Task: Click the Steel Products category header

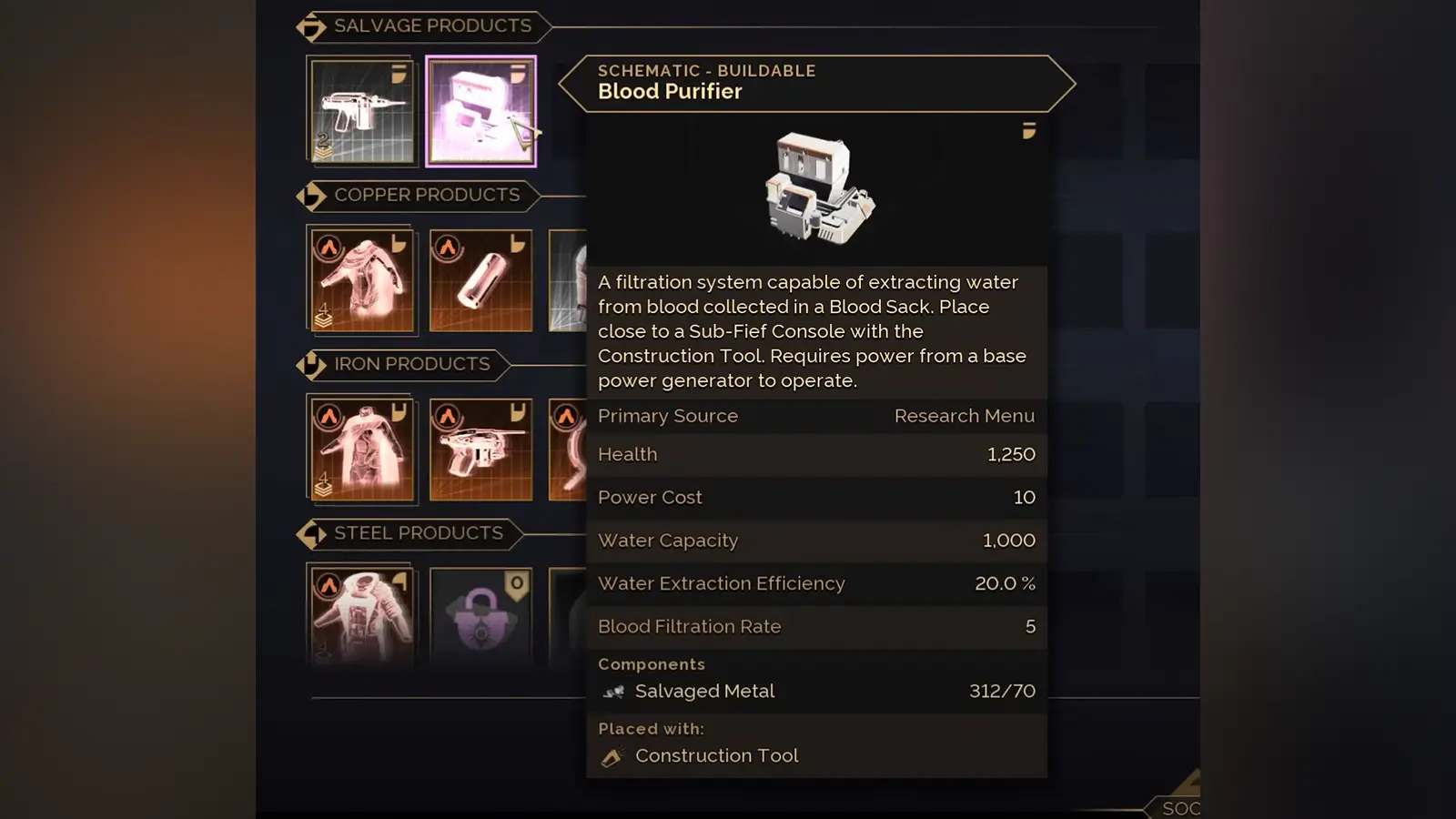Action: pyautogui.click(x=418, y=533)
